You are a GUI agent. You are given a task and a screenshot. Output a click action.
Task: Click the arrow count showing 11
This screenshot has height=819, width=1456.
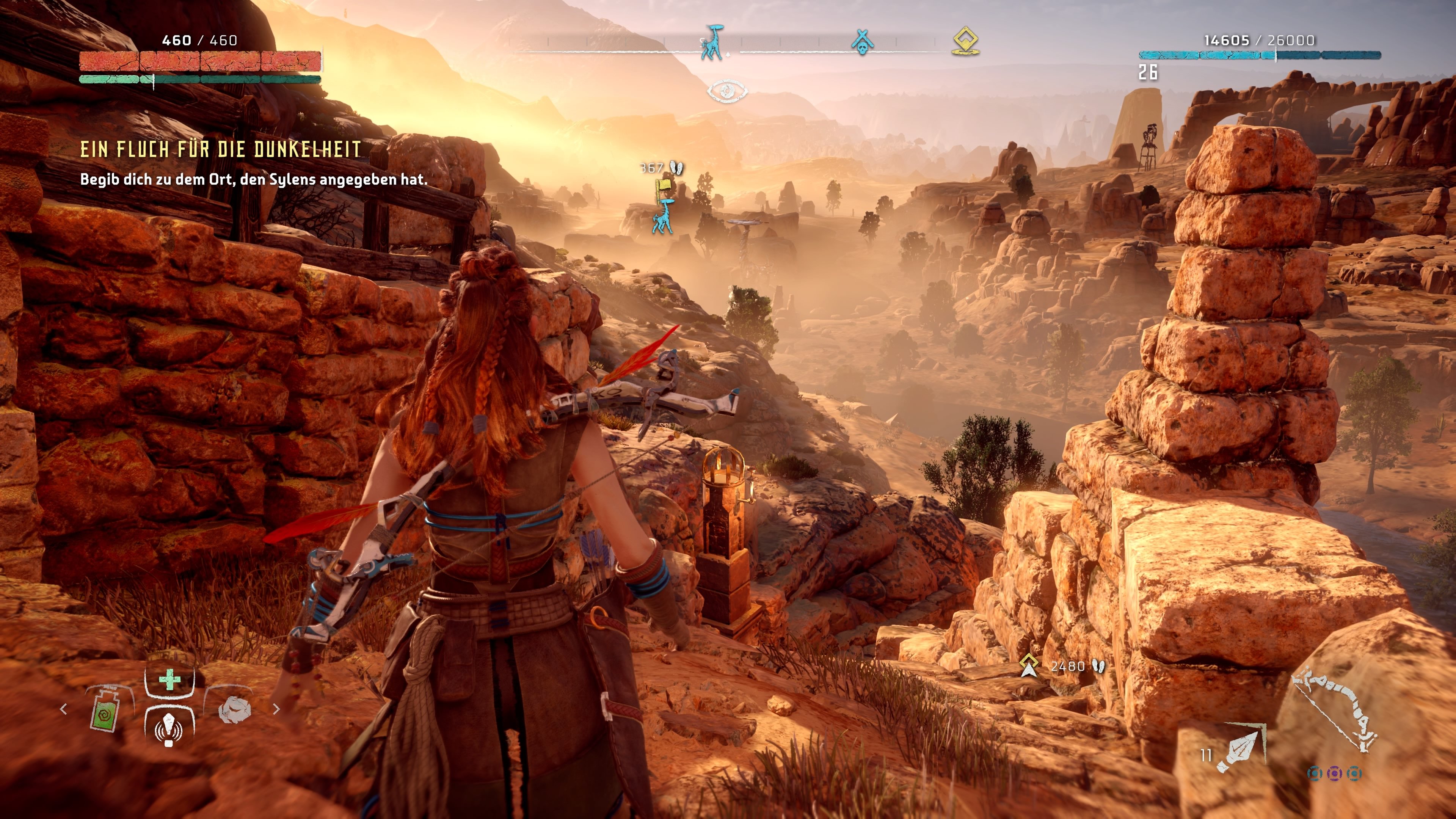(1207, 755)
